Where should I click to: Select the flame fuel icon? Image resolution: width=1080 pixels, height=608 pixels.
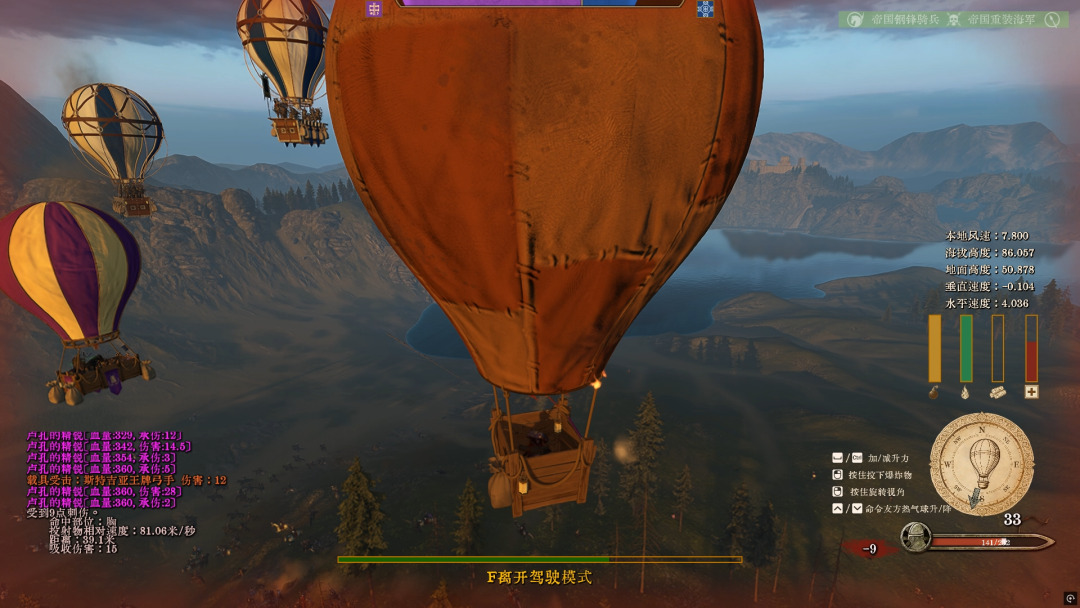tap(966, 393)
